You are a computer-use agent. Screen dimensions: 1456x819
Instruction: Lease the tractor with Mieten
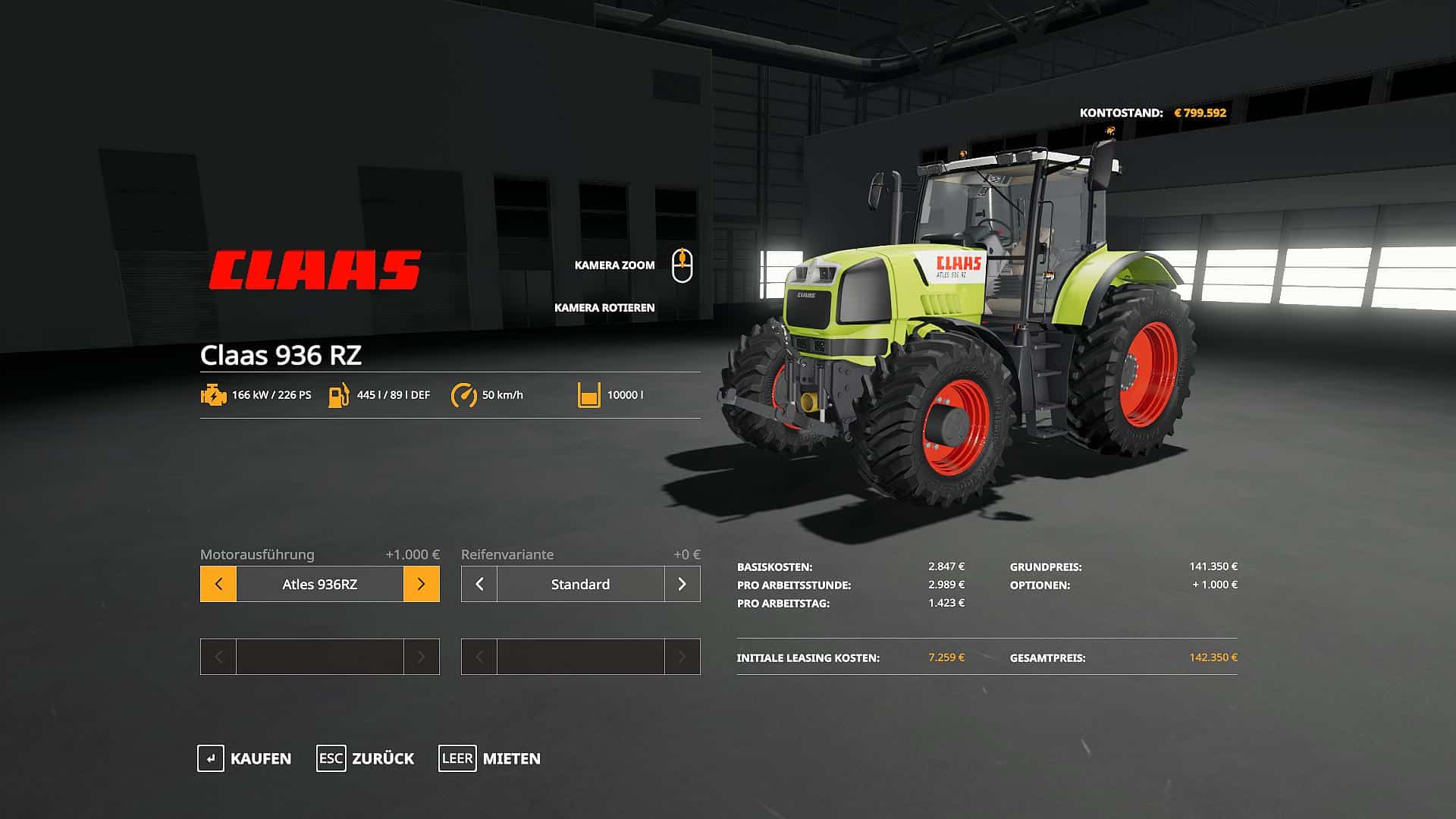[x=490, y=758]
